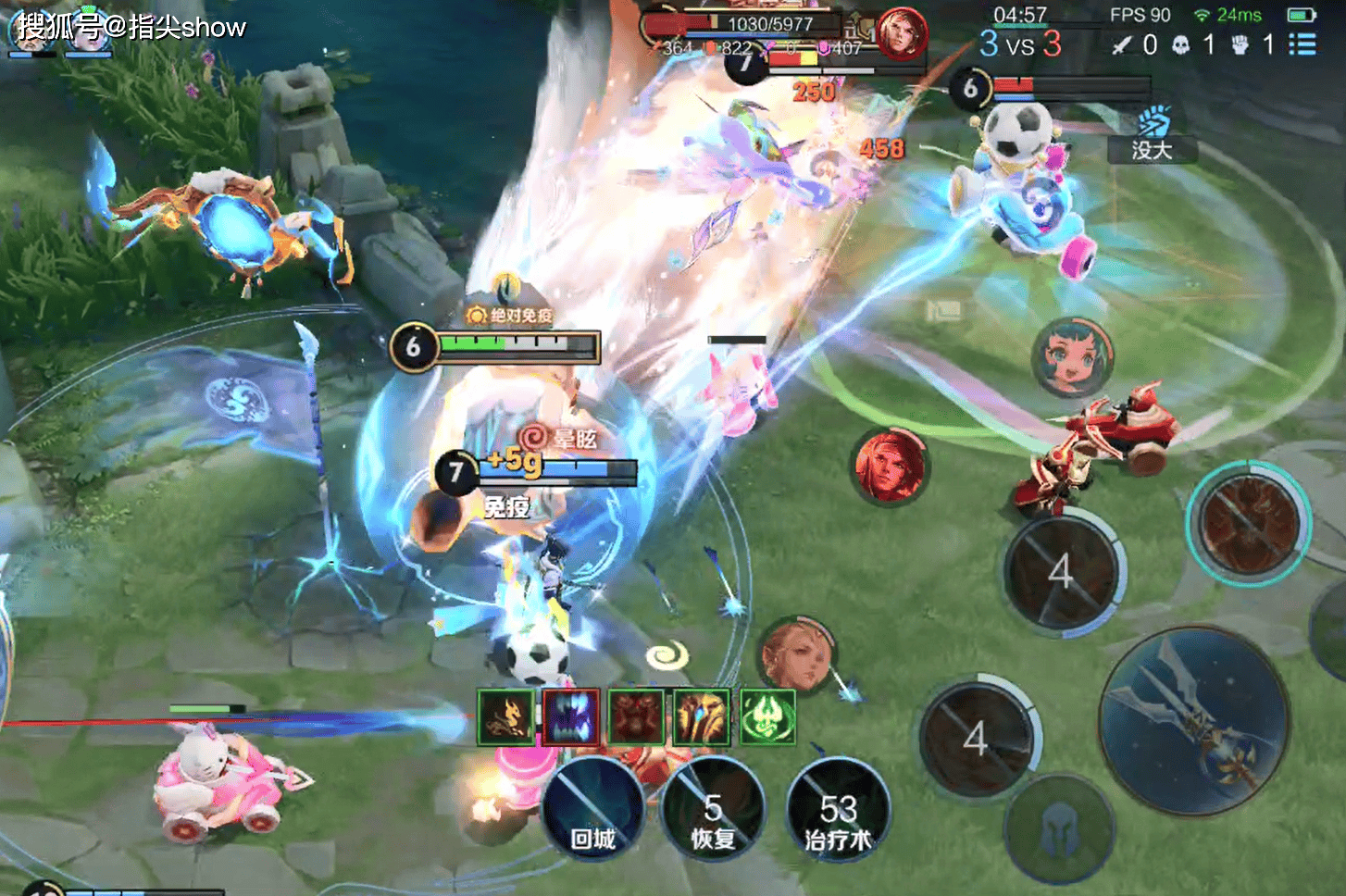Activate the ultimate skill ringed in teal
This screenshot has width=1346, height=896.
click(x=1248, y=522)
